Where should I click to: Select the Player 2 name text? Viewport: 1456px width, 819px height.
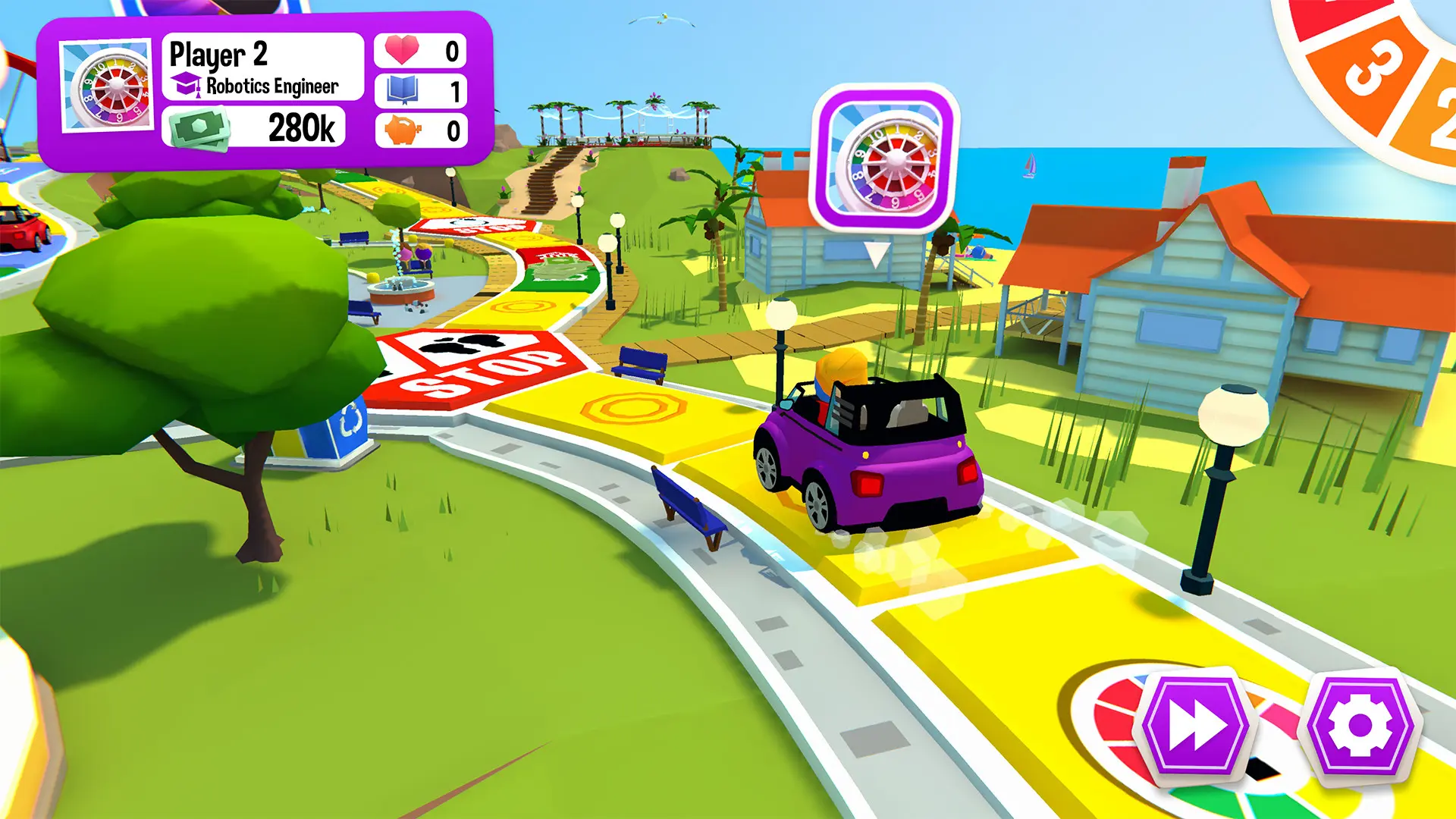click(x=220, y=54)
